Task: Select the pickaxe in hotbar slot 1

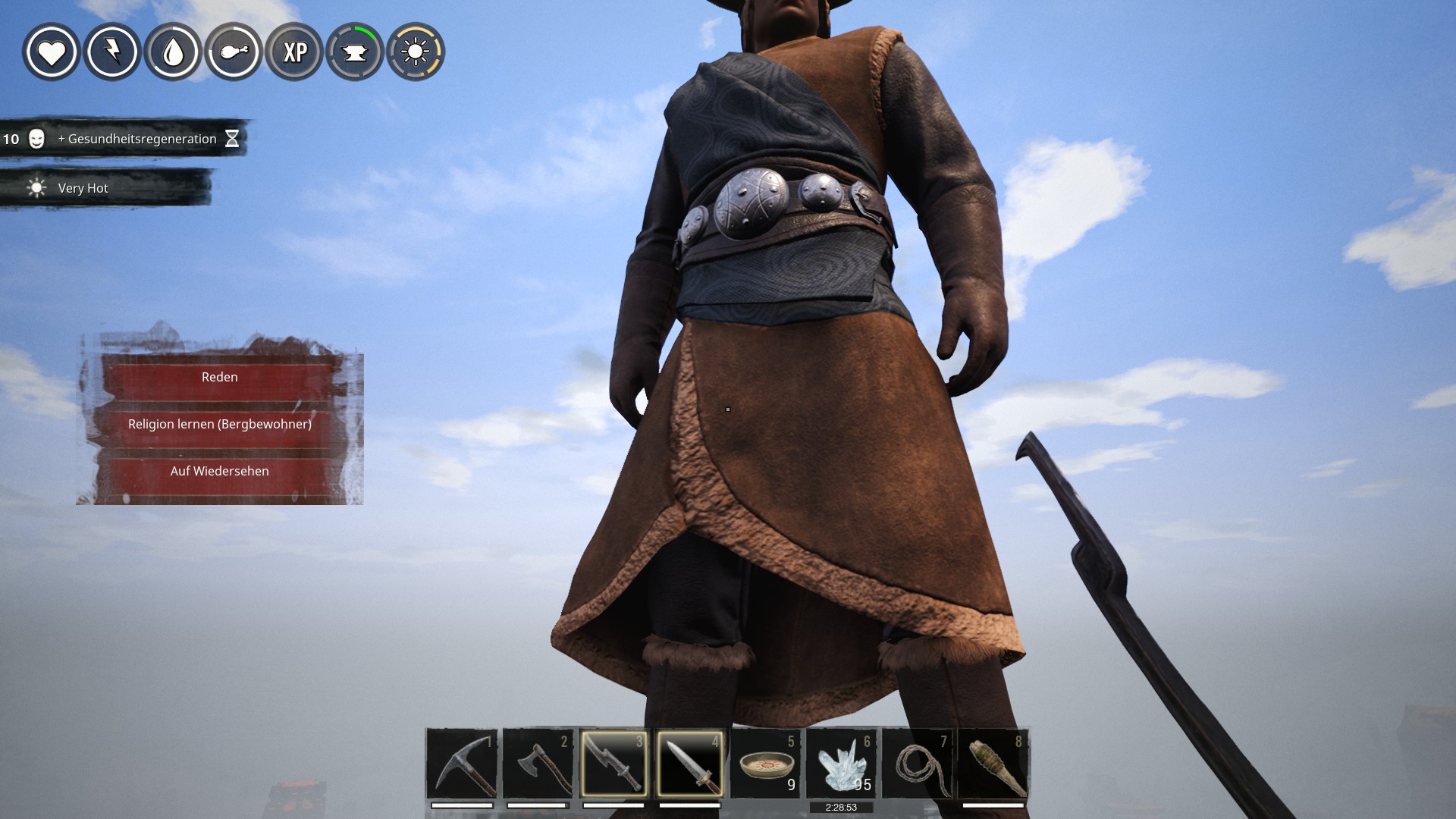Action: coord(462,763)
